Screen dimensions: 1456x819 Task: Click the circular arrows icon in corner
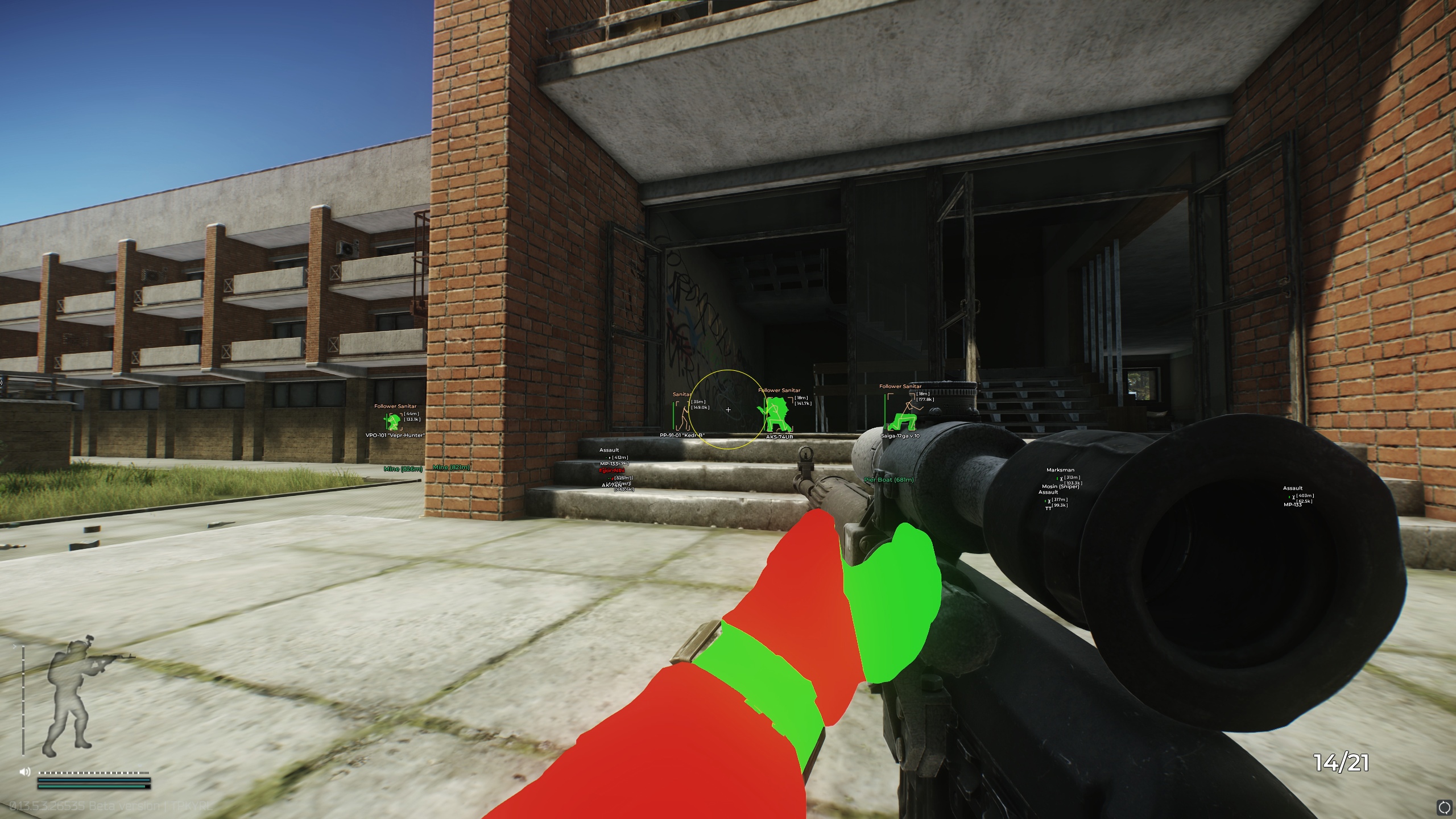(1443, 806)
